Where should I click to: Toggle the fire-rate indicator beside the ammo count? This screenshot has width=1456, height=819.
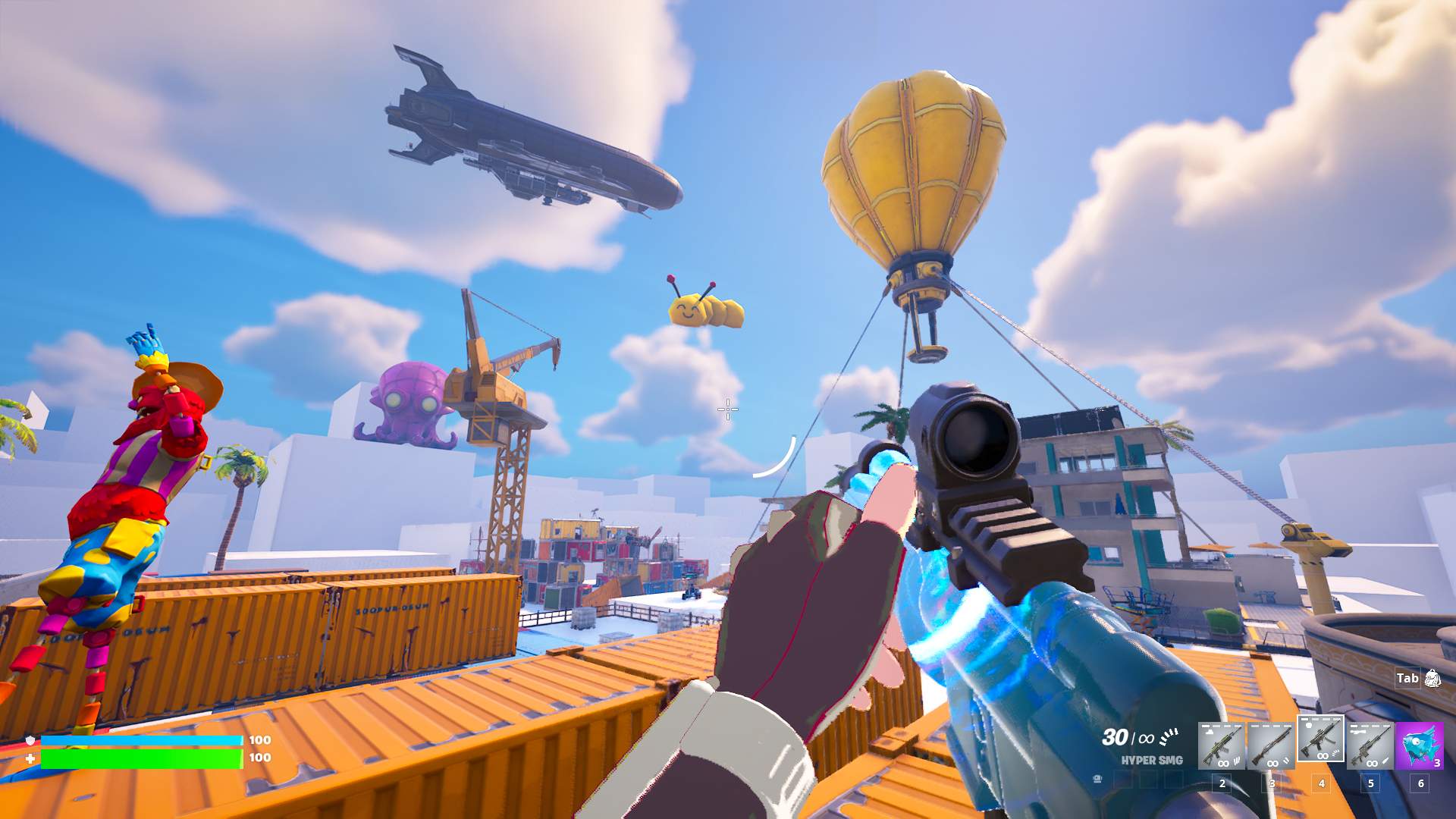click(1169, 736)
